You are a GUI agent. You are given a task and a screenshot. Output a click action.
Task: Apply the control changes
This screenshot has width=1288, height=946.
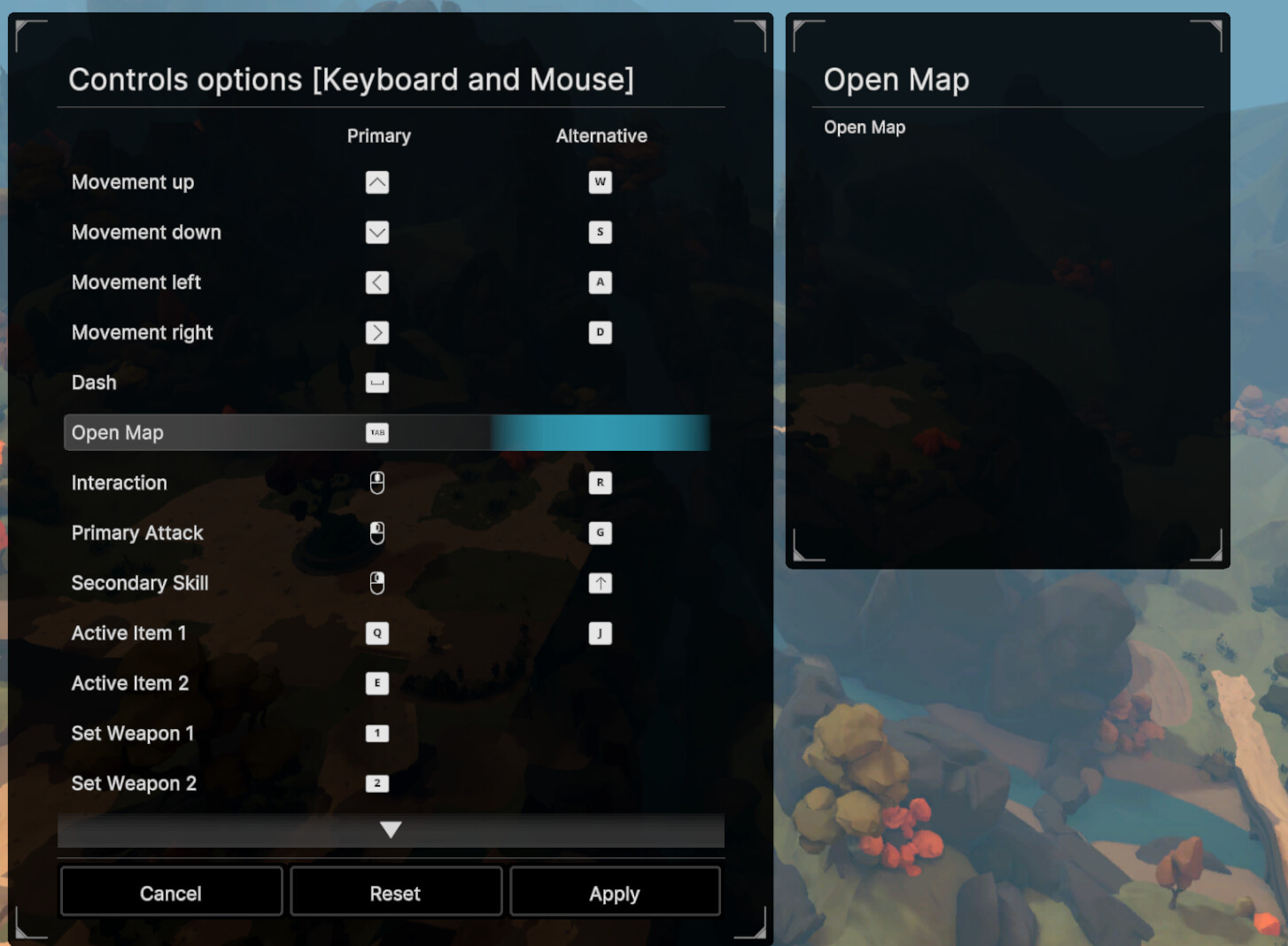point(615,892)
